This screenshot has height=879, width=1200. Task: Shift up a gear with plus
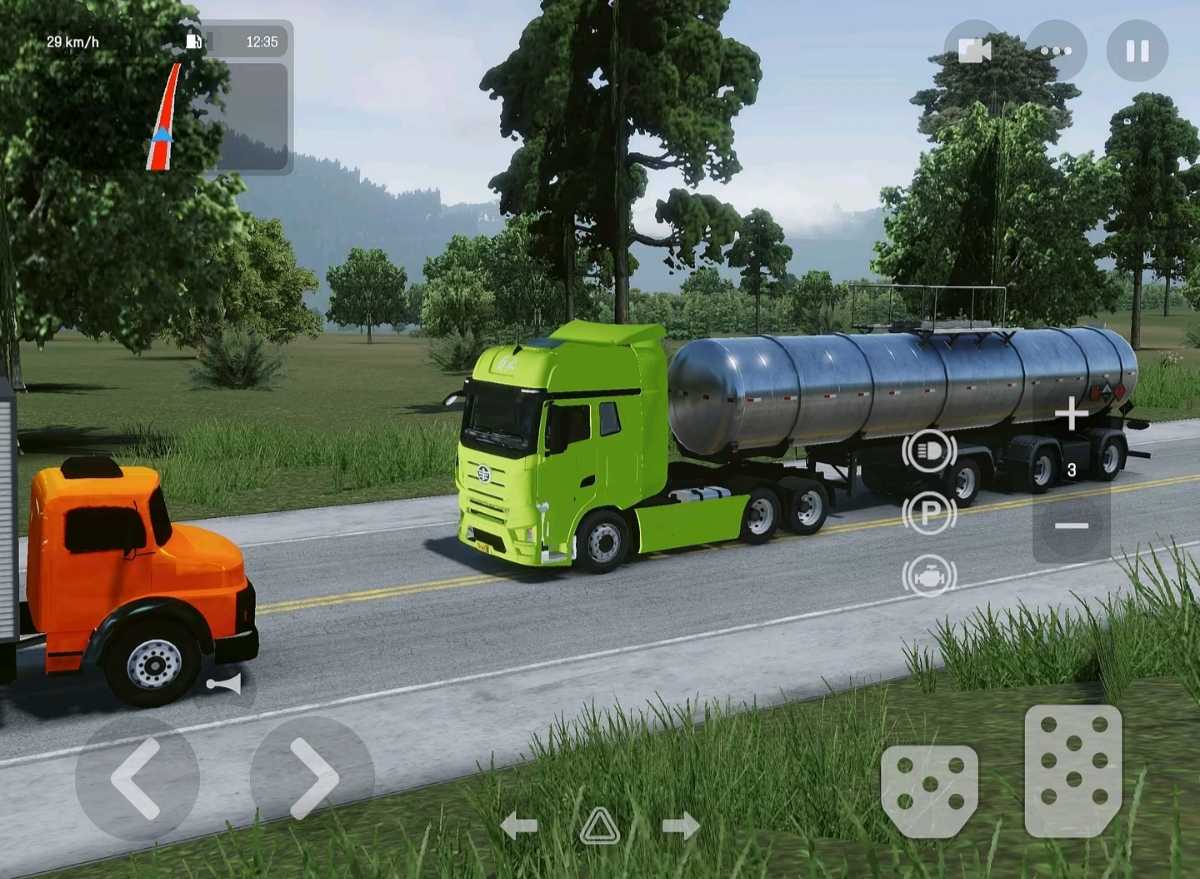(1071, 414)
